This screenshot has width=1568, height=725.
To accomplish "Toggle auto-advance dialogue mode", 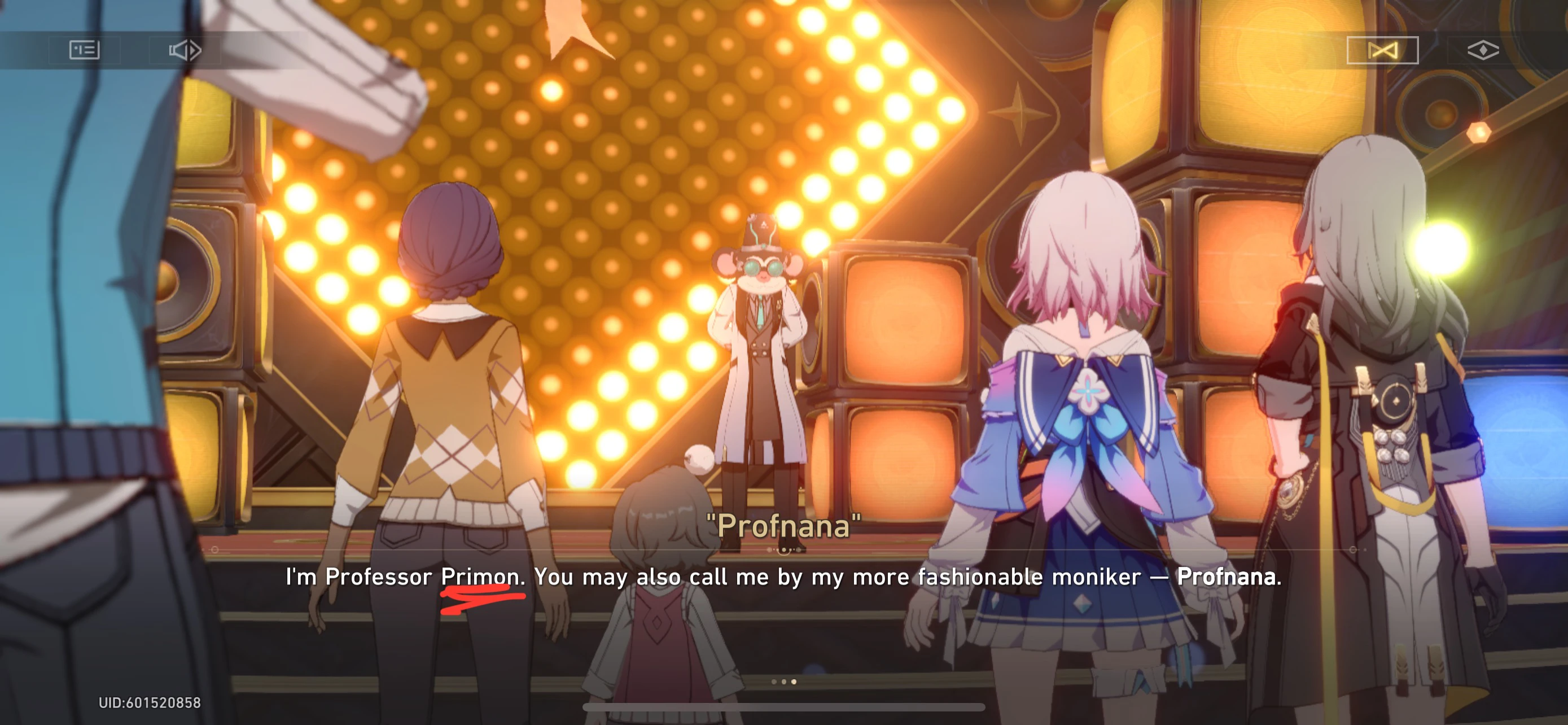I will coord(186,50).
